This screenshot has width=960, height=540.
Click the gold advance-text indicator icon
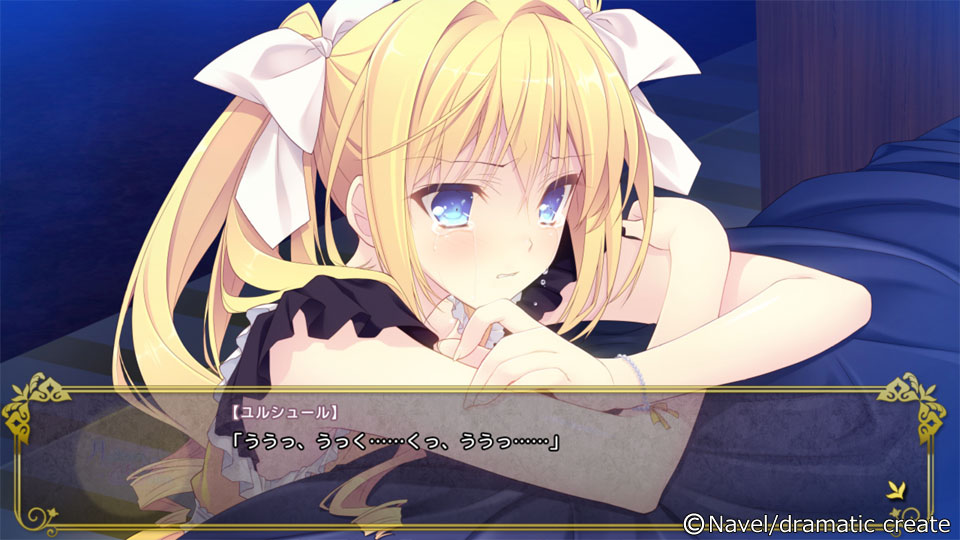click(897, 489)
